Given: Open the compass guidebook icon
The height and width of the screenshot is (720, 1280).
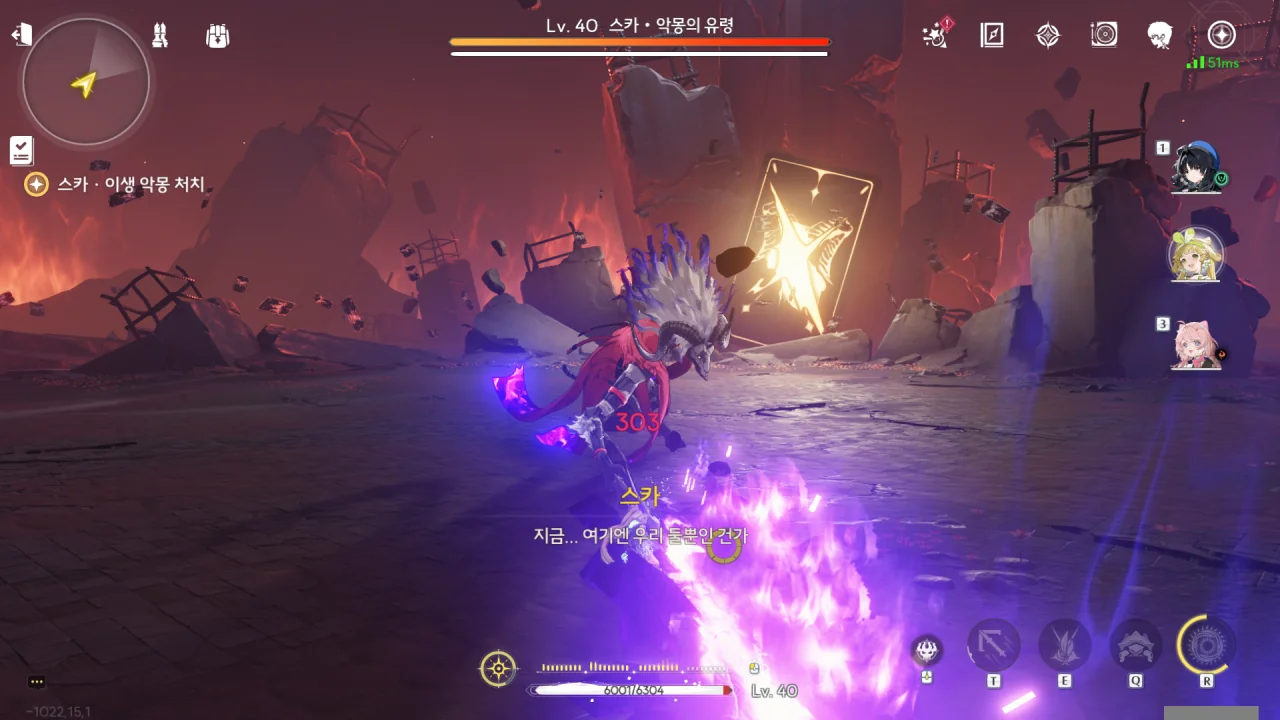Looking at the screenshot, I should coord(992,36).
